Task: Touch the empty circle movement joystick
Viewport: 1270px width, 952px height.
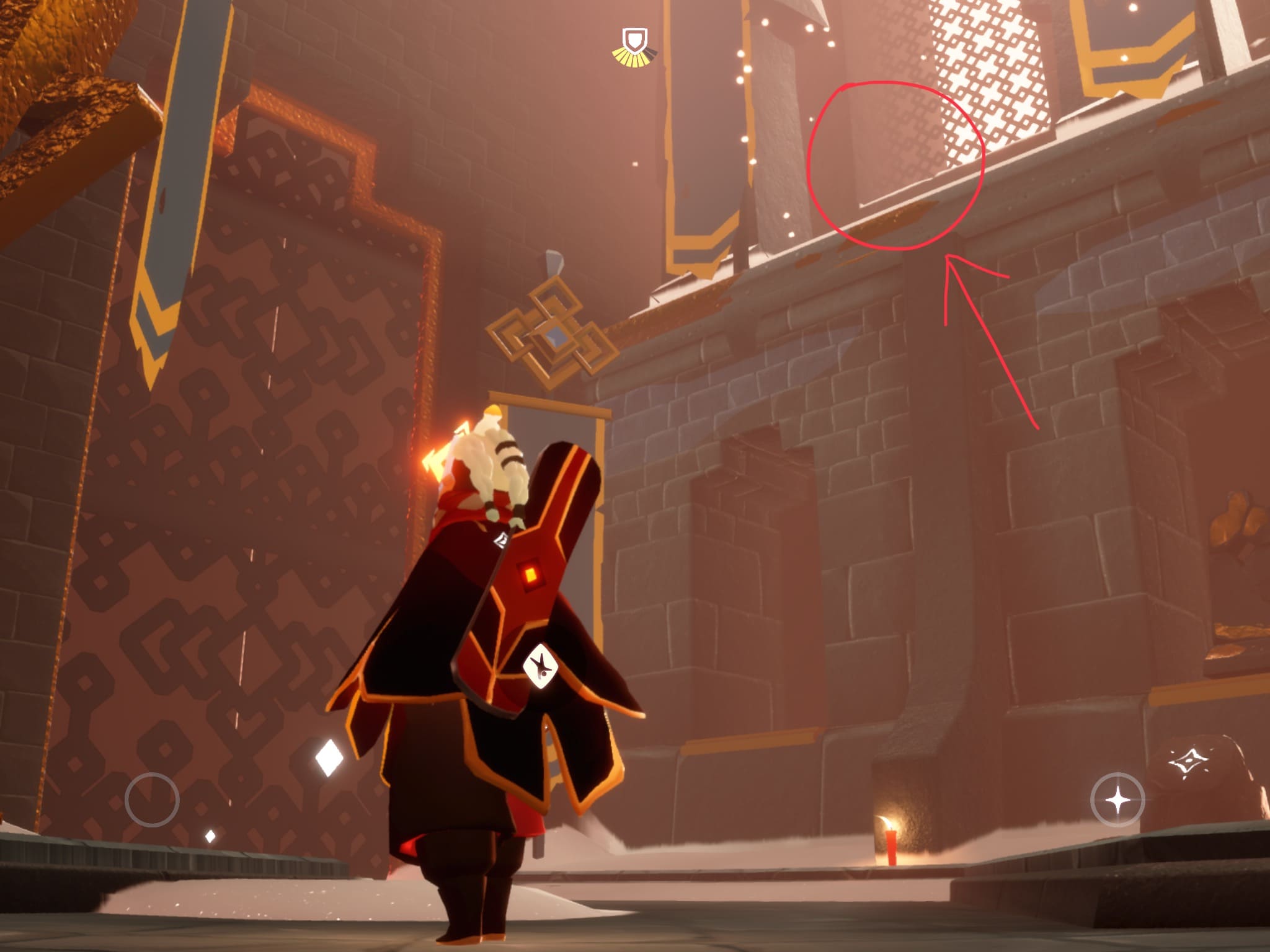Action: point(152,799)
